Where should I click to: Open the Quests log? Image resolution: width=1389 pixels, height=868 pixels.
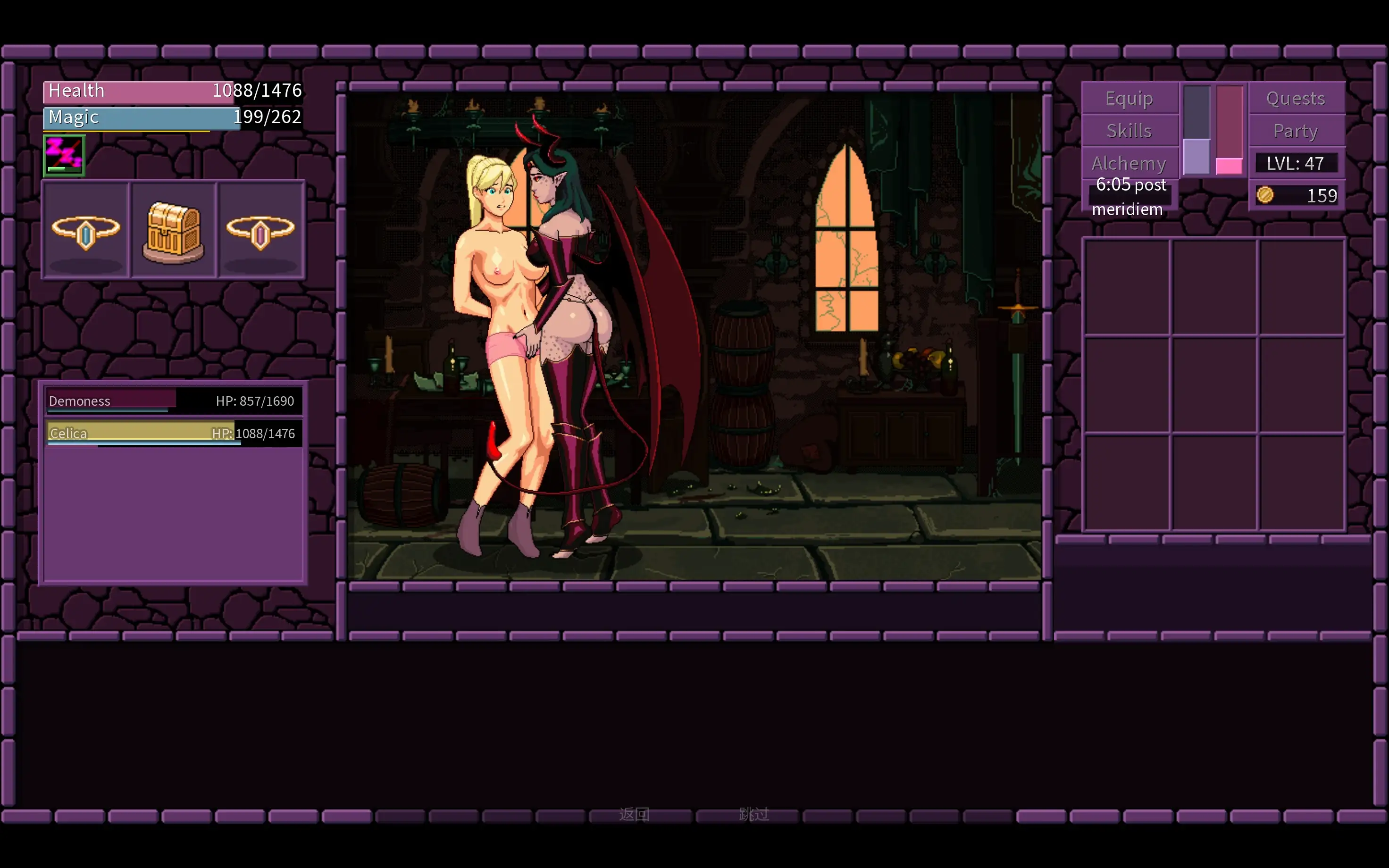pos(1296,99)
